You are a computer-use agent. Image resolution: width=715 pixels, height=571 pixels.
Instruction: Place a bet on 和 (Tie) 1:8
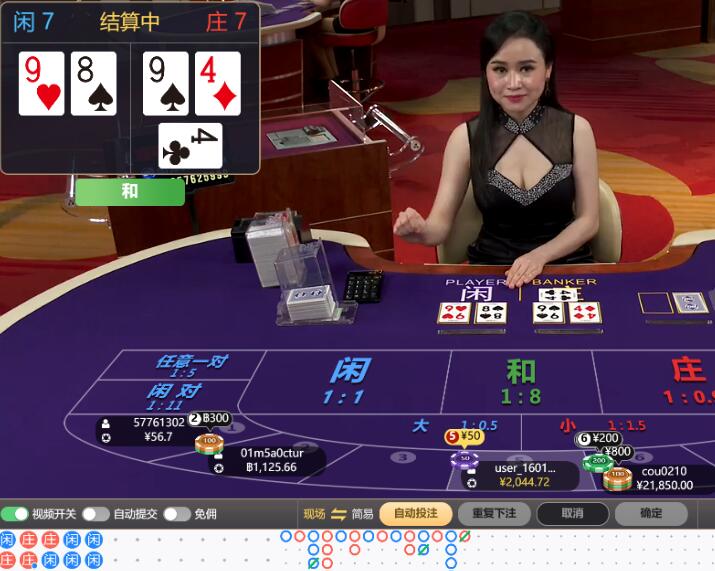coord(520,380)
